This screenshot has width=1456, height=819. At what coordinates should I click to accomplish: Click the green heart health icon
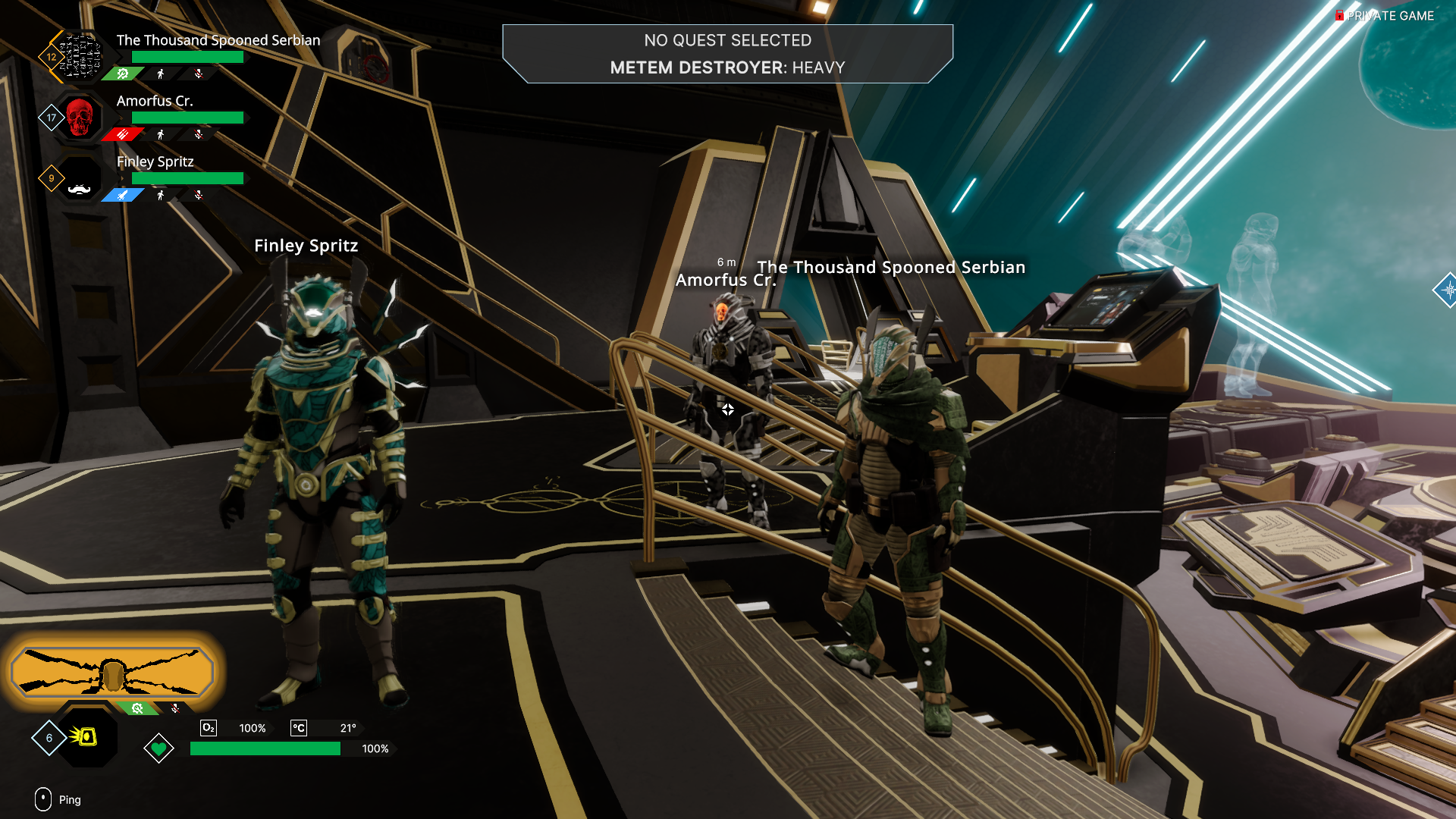tap(158, 749)
